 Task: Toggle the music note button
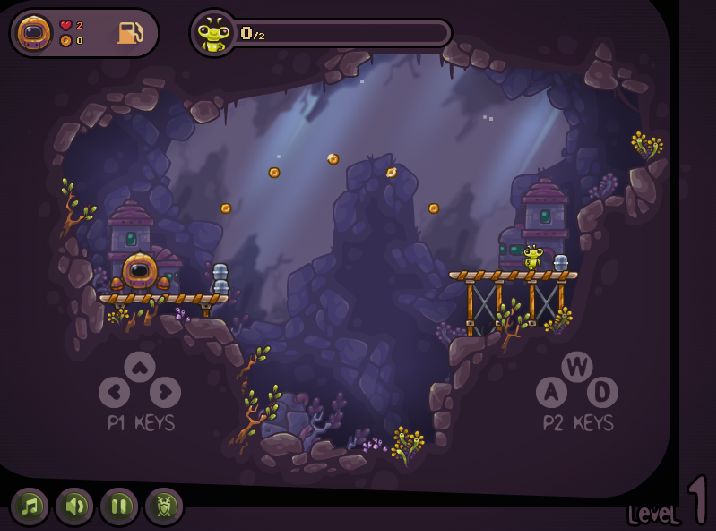30,506
